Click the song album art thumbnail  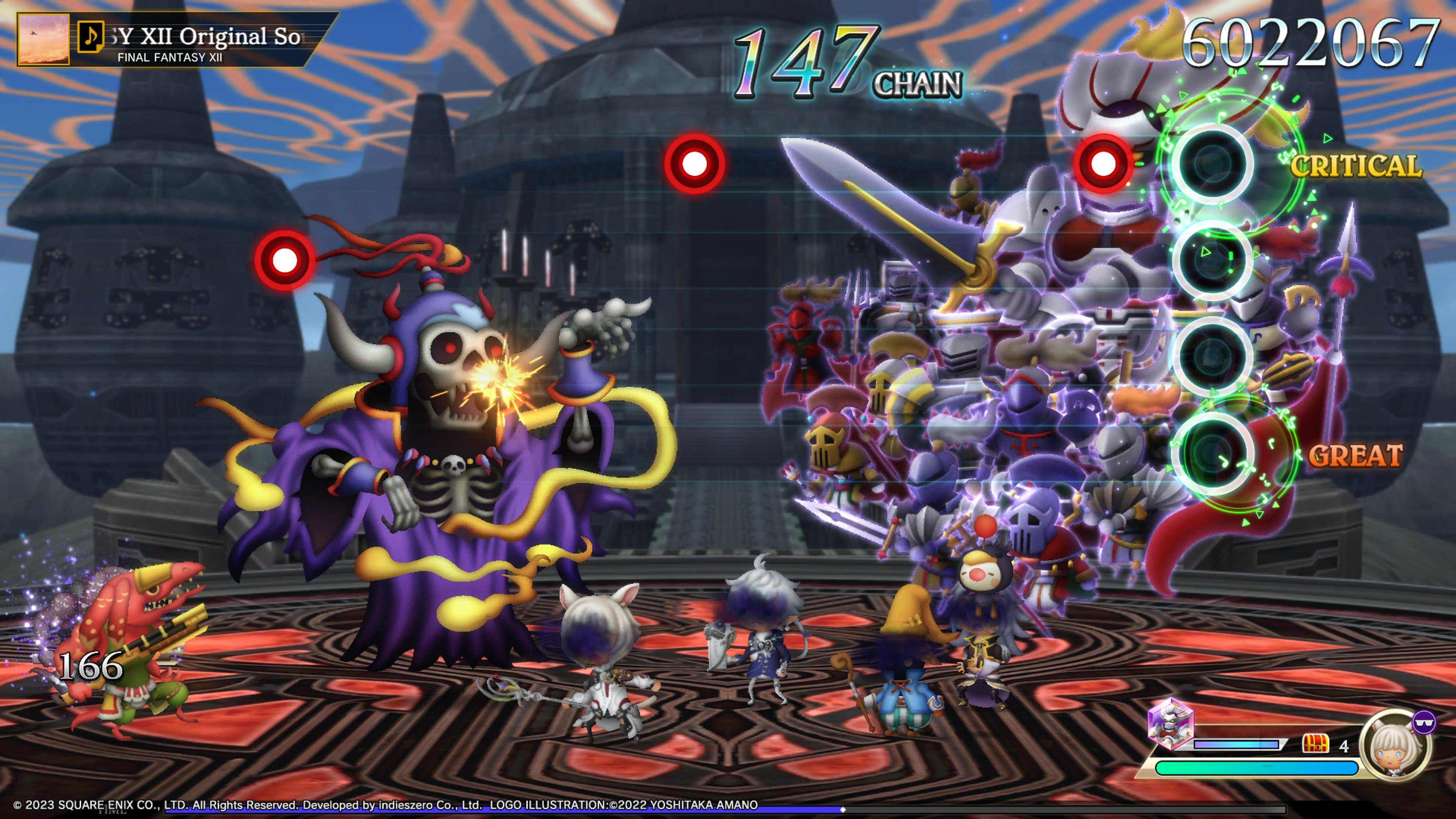click(x=44, y=39)
